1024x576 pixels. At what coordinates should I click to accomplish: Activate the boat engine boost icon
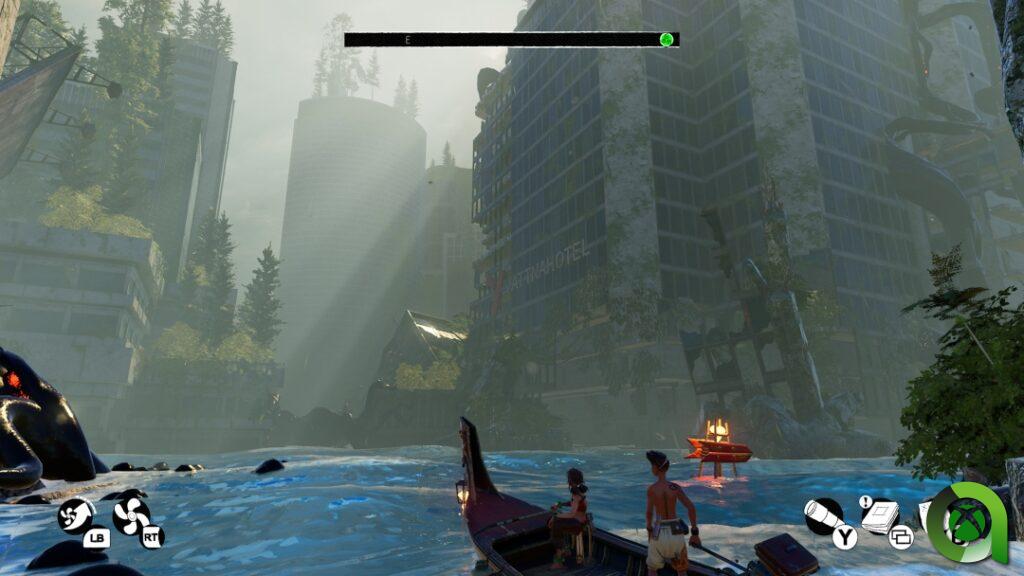[x=76, y=515]
